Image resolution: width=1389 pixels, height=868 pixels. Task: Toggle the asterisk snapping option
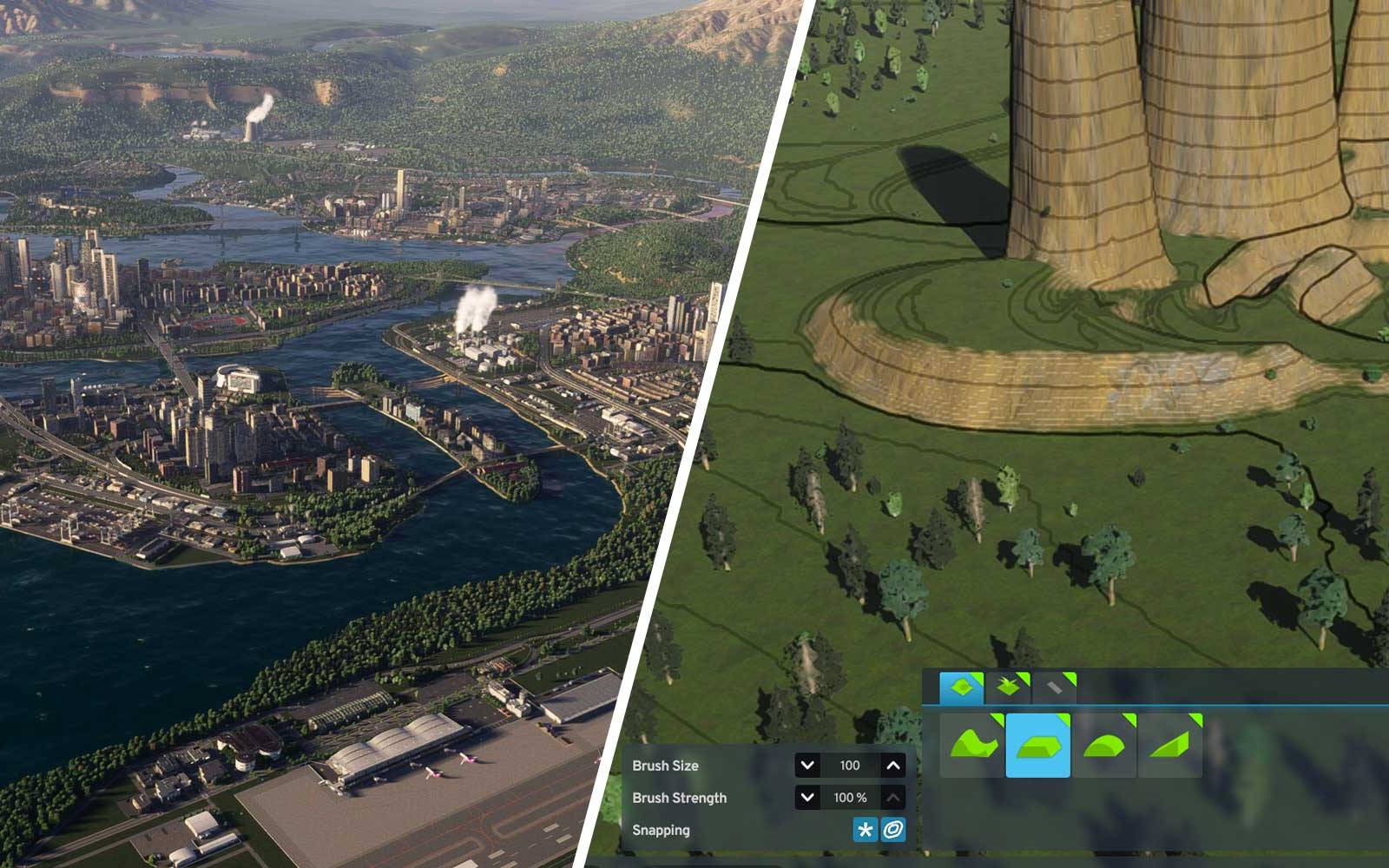pyautogui.click(x=865, y=831)
